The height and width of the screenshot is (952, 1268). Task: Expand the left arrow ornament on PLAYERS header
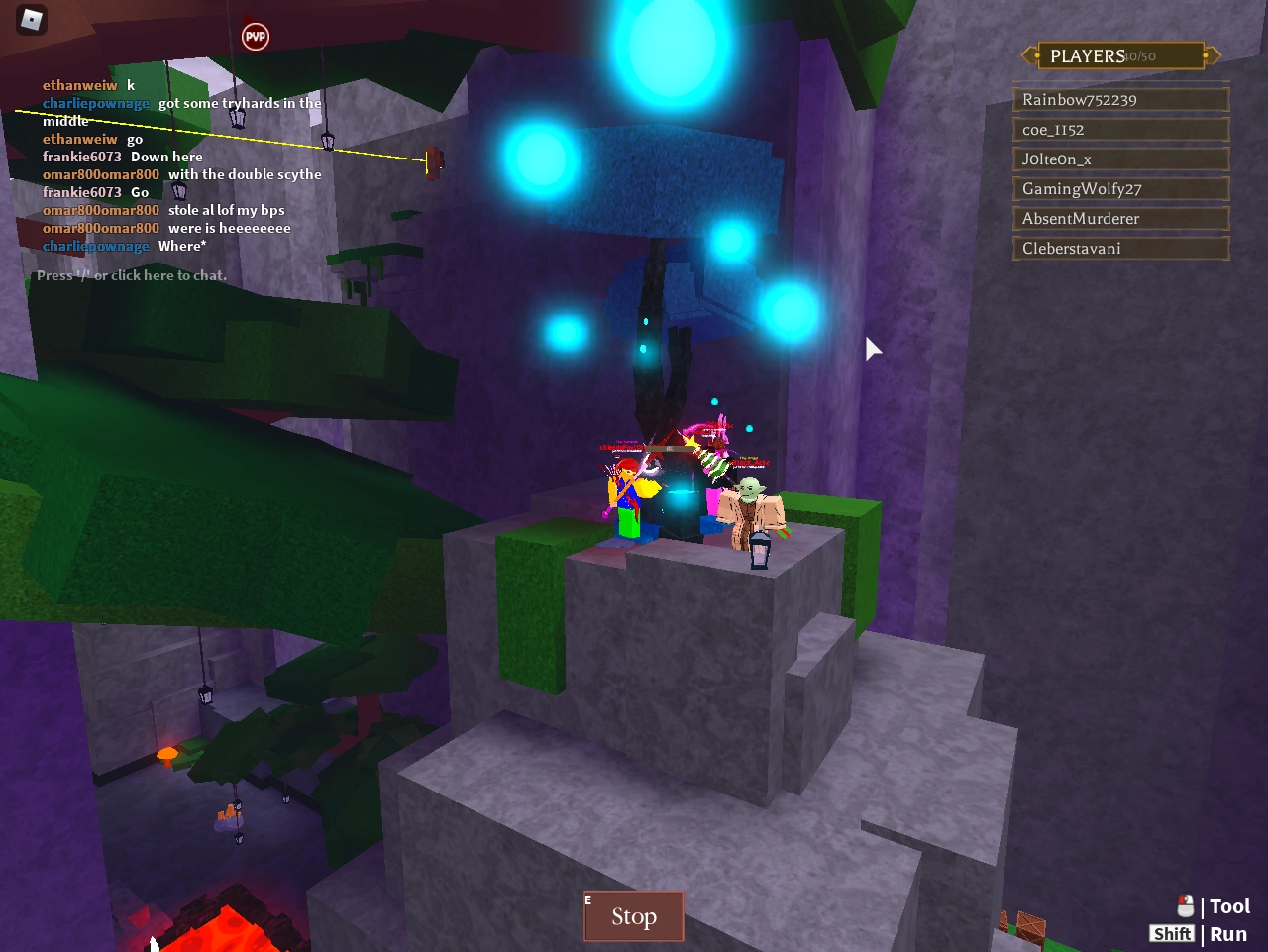click(x=1025, y=55)
